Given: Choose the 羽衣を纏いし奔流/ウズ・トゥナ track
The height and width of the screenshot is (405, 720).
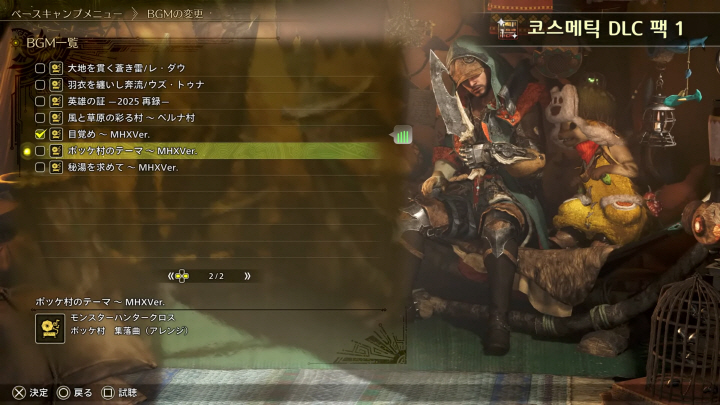Looking at the screenshot, I should point(135,85).
